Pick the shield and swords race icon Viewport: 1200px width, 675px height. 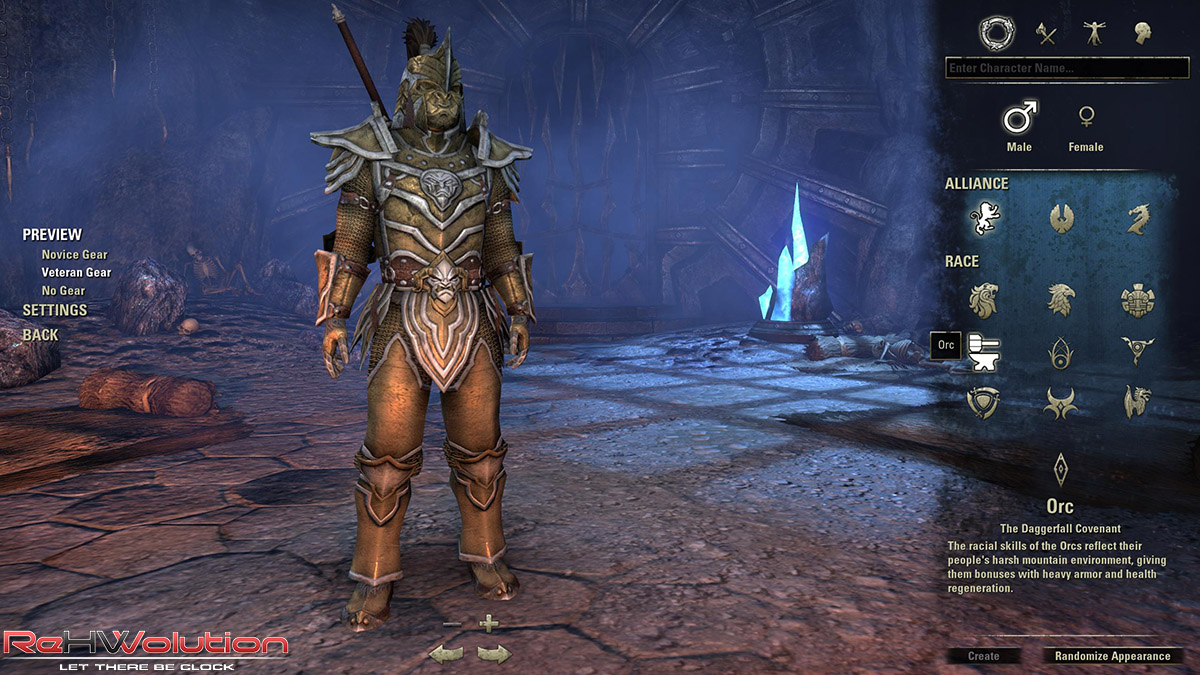[984, 402]
